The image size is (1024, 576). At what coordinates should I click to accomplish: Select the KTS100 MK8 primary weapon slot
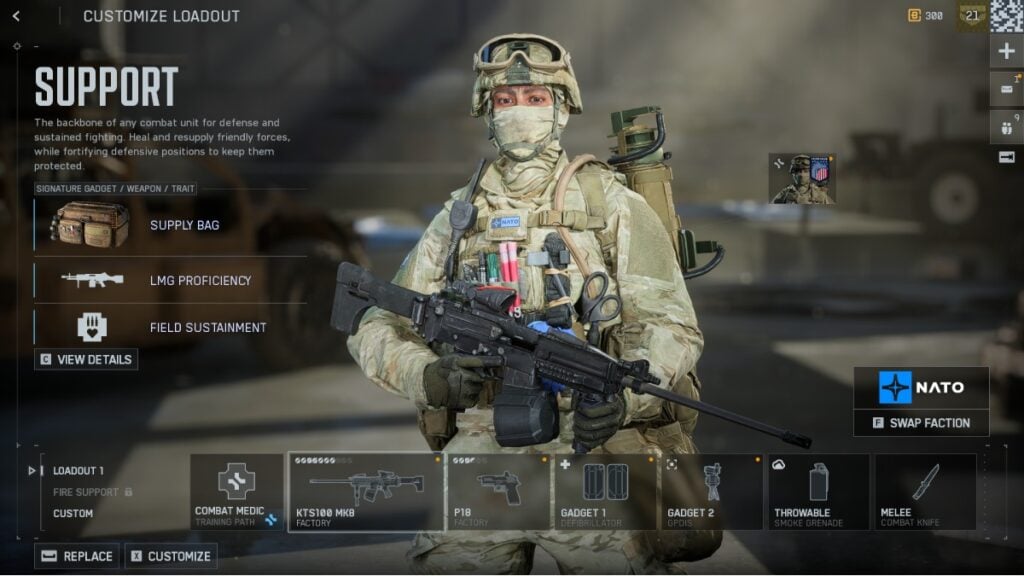point(366,492)
